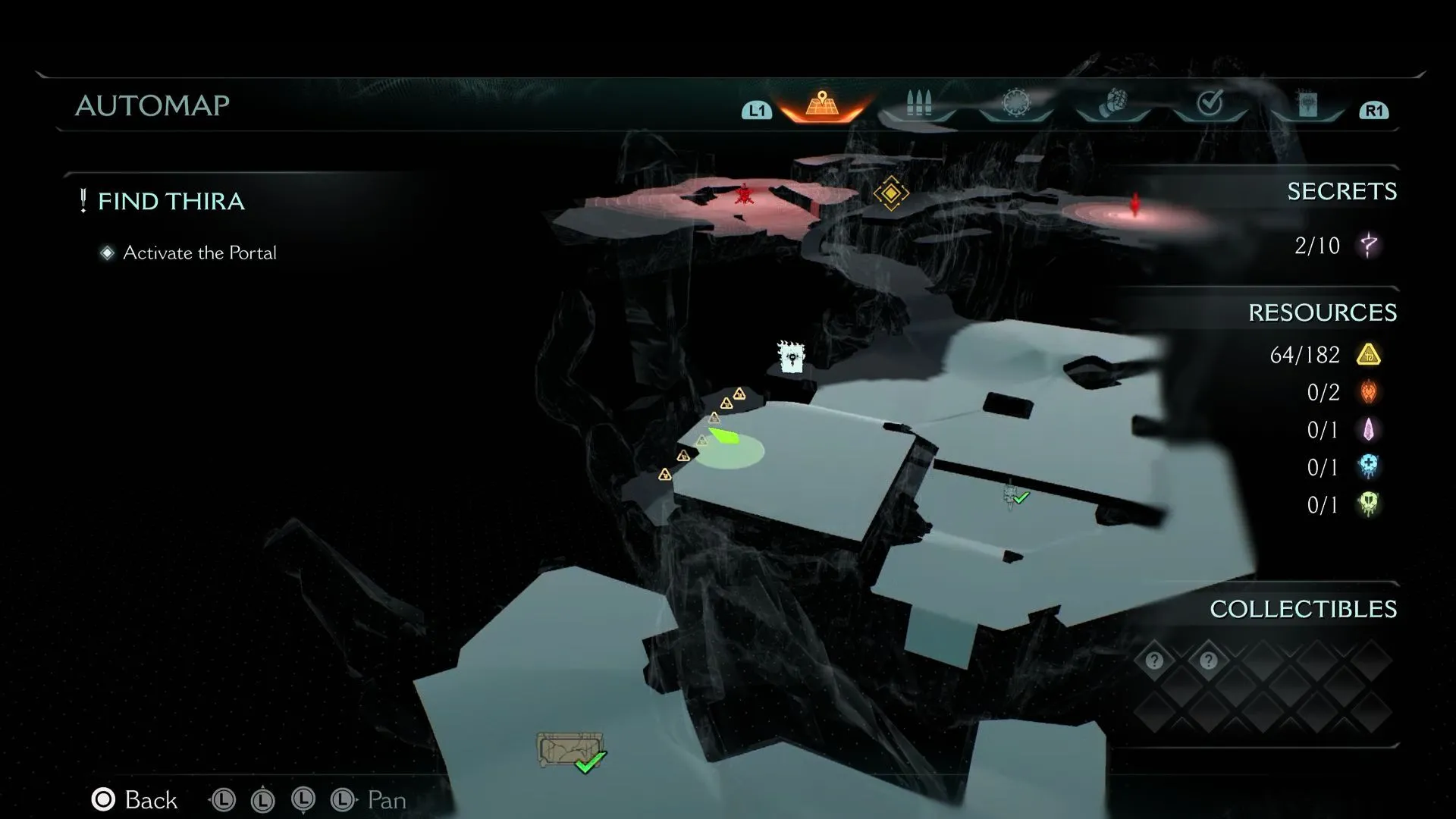The height and width of the screenshot is (819, 1456).
Task: Select the yellow diamond objective marker
Action: pyautogui.click(x=890, y=193)
